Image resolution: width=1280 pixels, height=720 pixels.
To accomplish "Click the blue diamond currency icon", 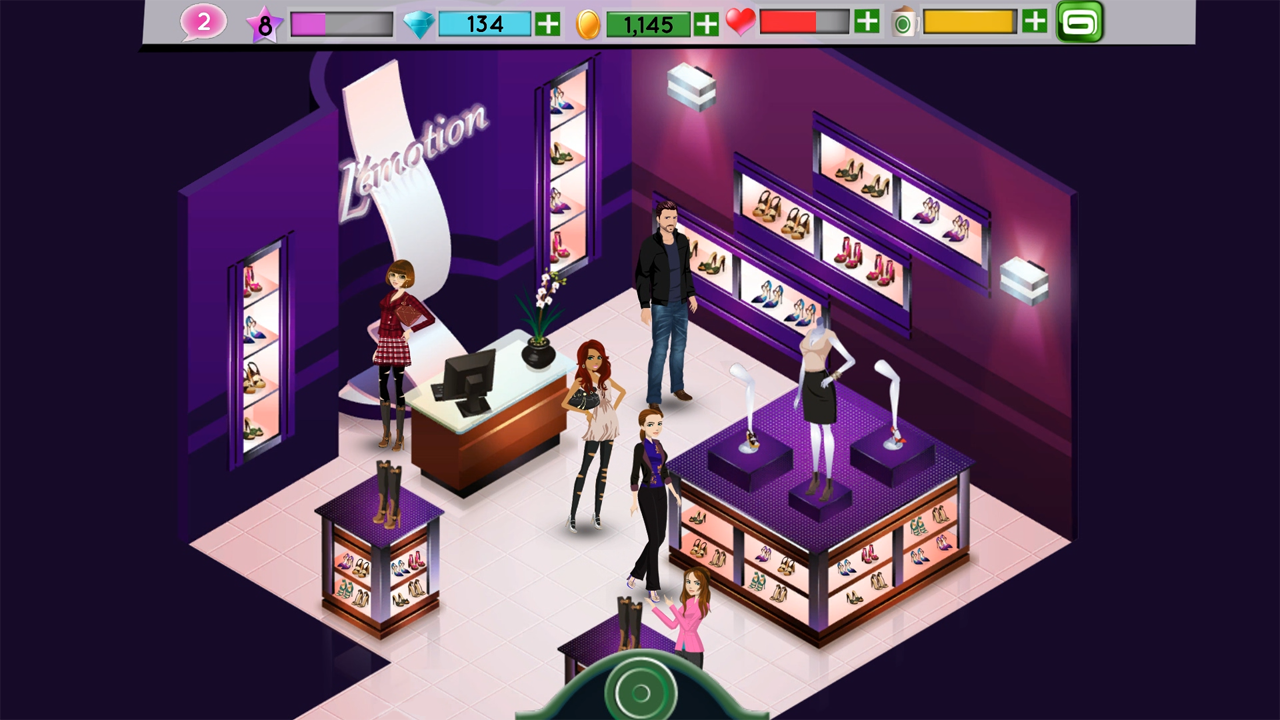I will (x=420, y=23).
